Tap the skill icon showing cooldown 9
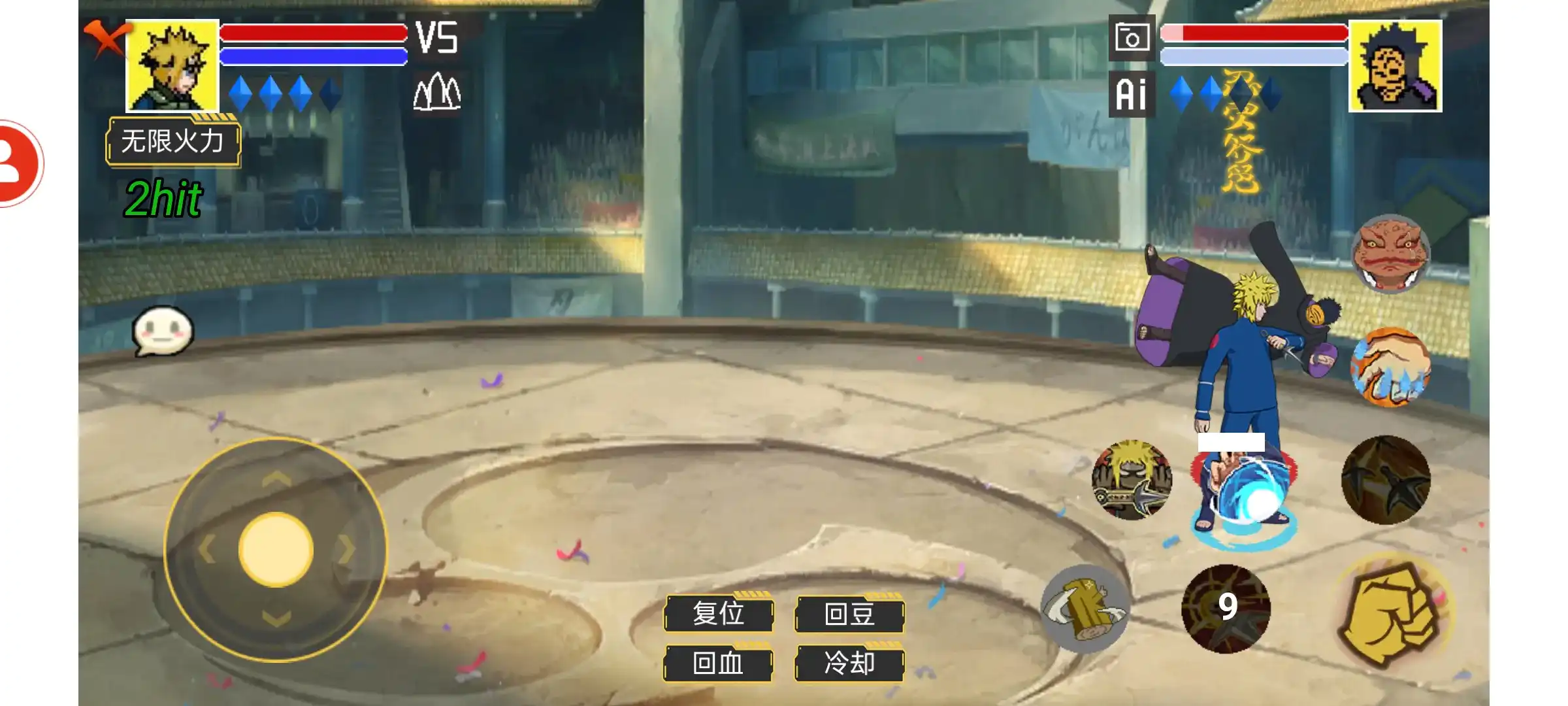This screenshot has width=1568, height=706. click(x=1226, y=608)
